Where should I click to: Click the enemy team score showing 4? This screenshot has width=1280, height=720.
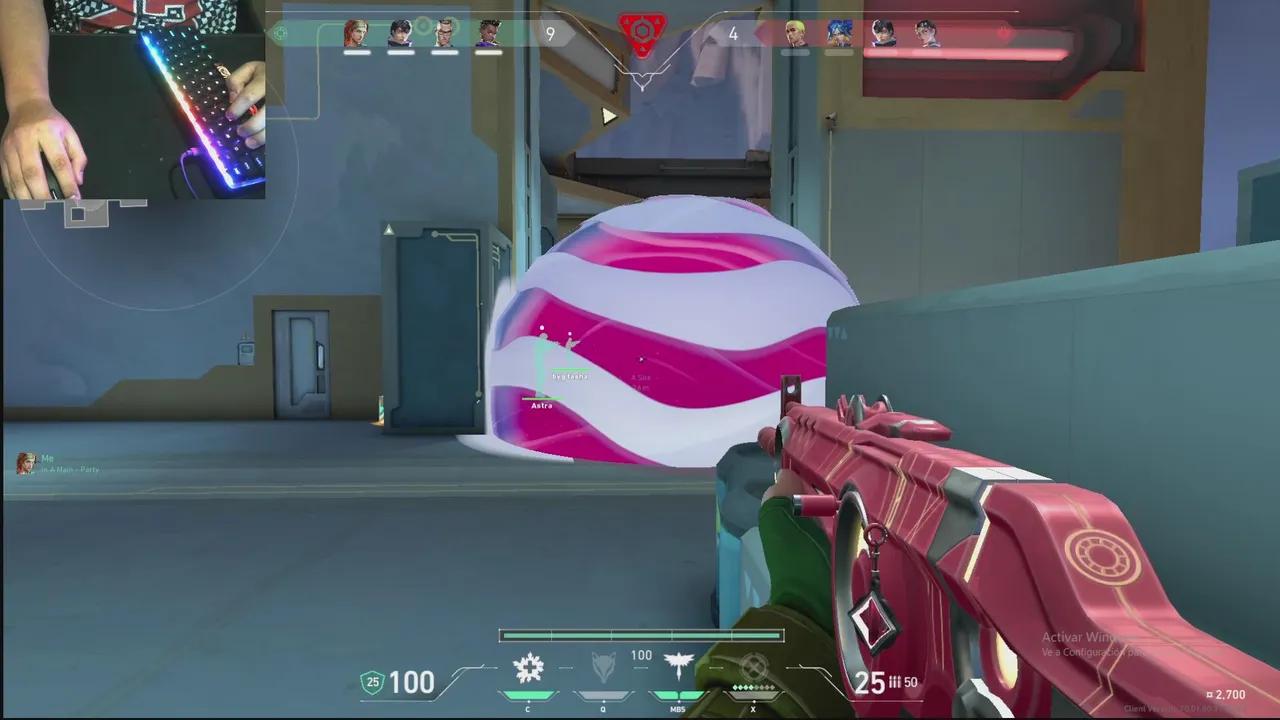733,33
